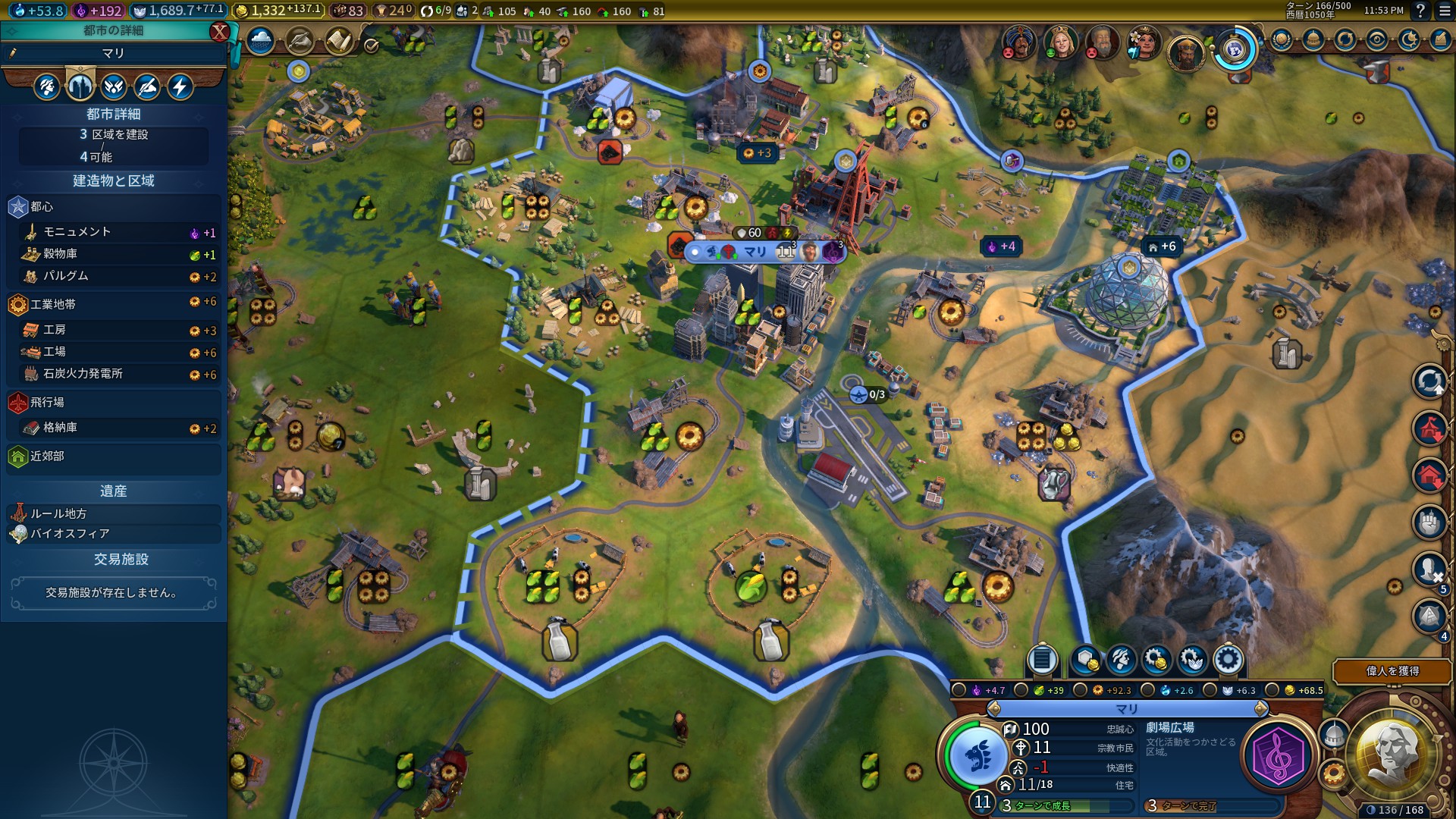Close the city details panel

click(219, 31)
